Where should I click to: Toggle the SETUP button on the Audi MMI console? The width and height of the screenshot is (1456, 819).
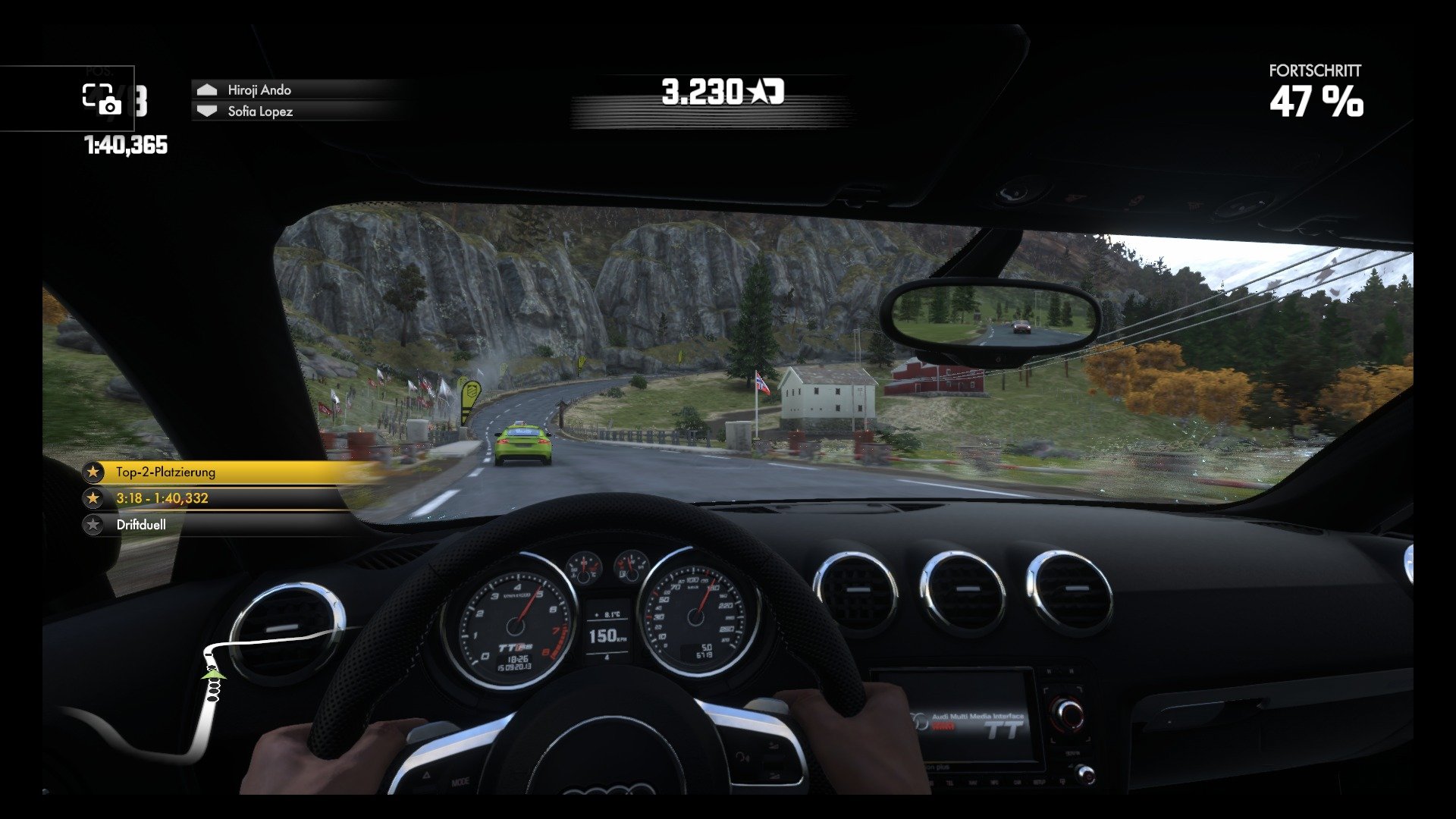(1038, 781)
